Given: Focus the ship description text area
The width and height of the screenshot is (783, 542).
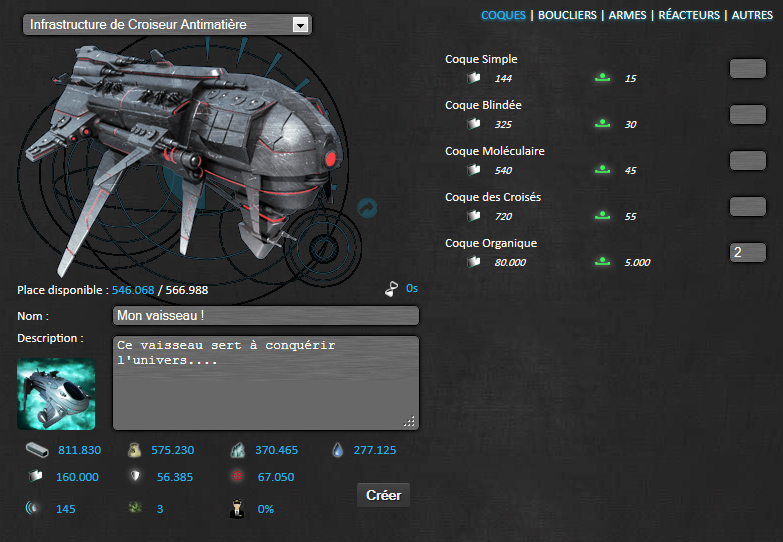Looking at the screenshot, I should point(265,382).
